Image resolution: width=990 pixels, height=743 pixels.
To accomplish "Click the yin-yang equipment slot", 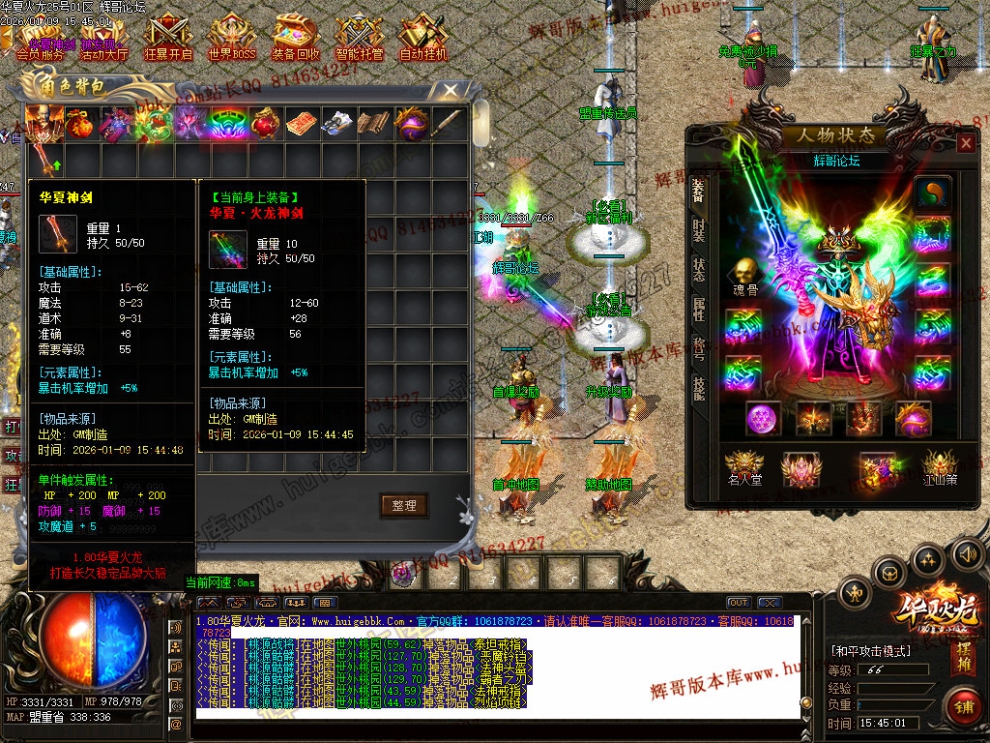I will pyautogui.click(x=932, y=192).
